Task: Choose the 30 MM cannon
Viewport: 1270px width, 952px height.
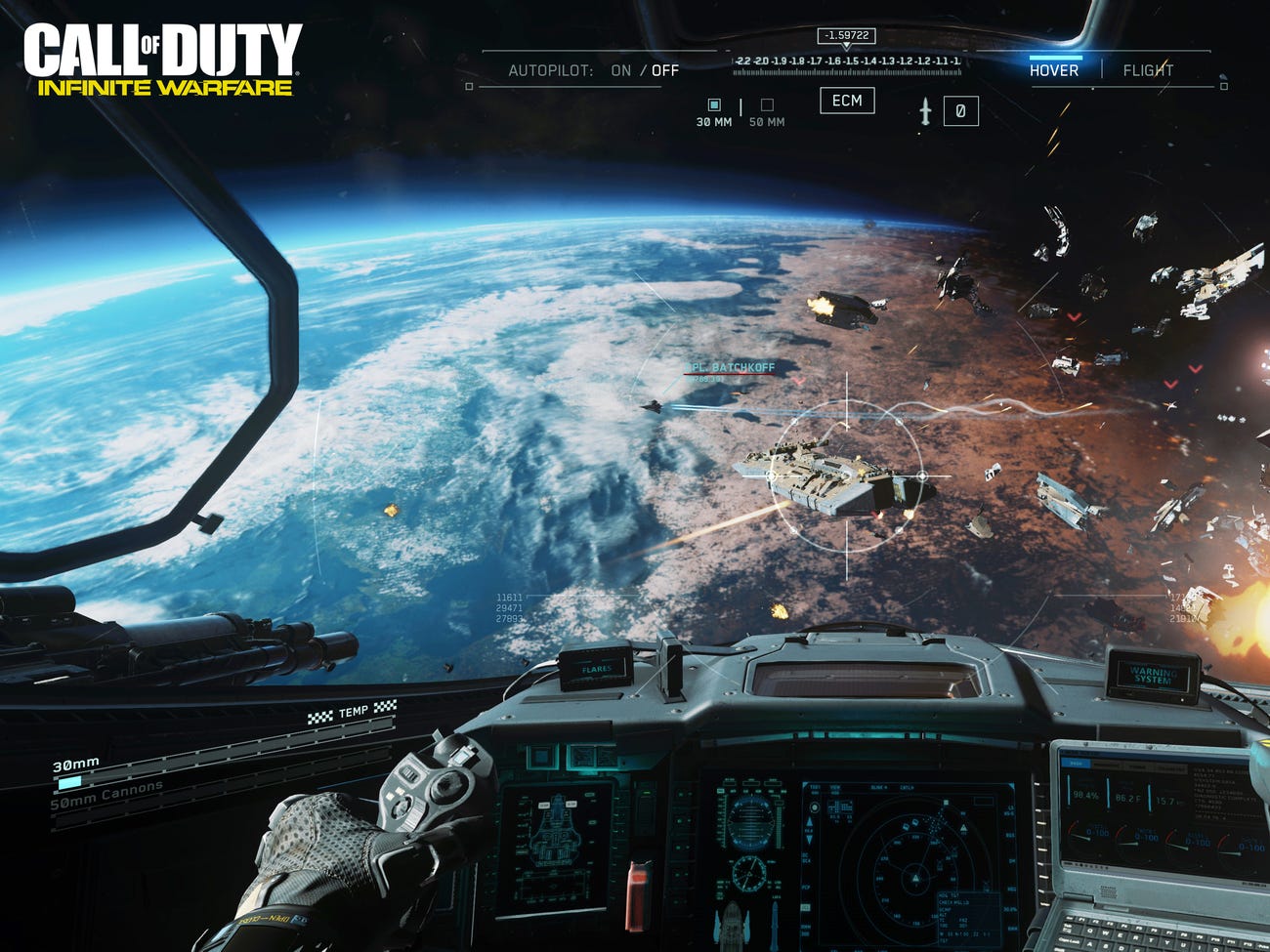Action: tap(714, 105)
